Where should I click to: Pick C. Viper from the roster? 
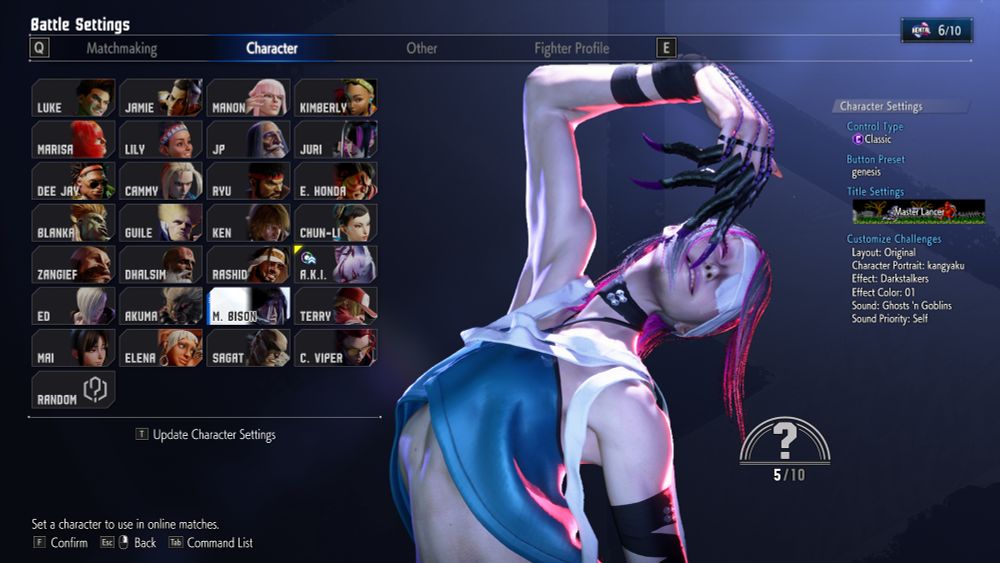335,347
